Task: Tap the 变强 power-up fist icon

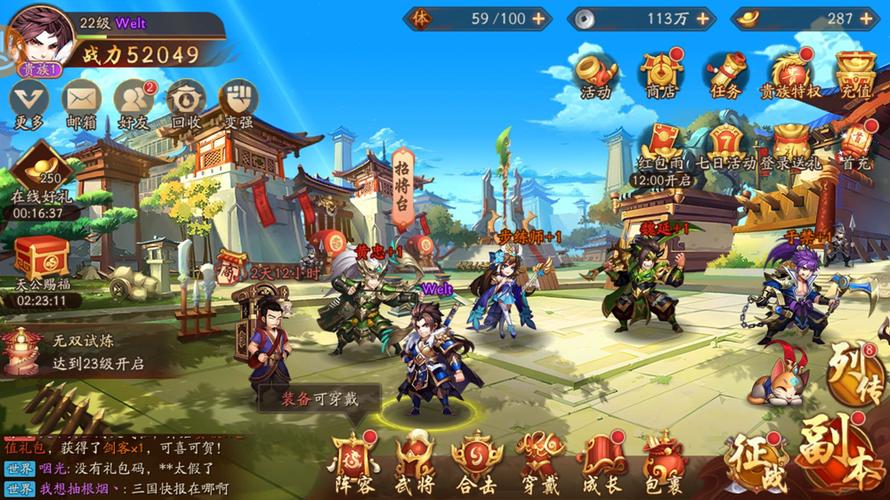Action: point(238,100)
